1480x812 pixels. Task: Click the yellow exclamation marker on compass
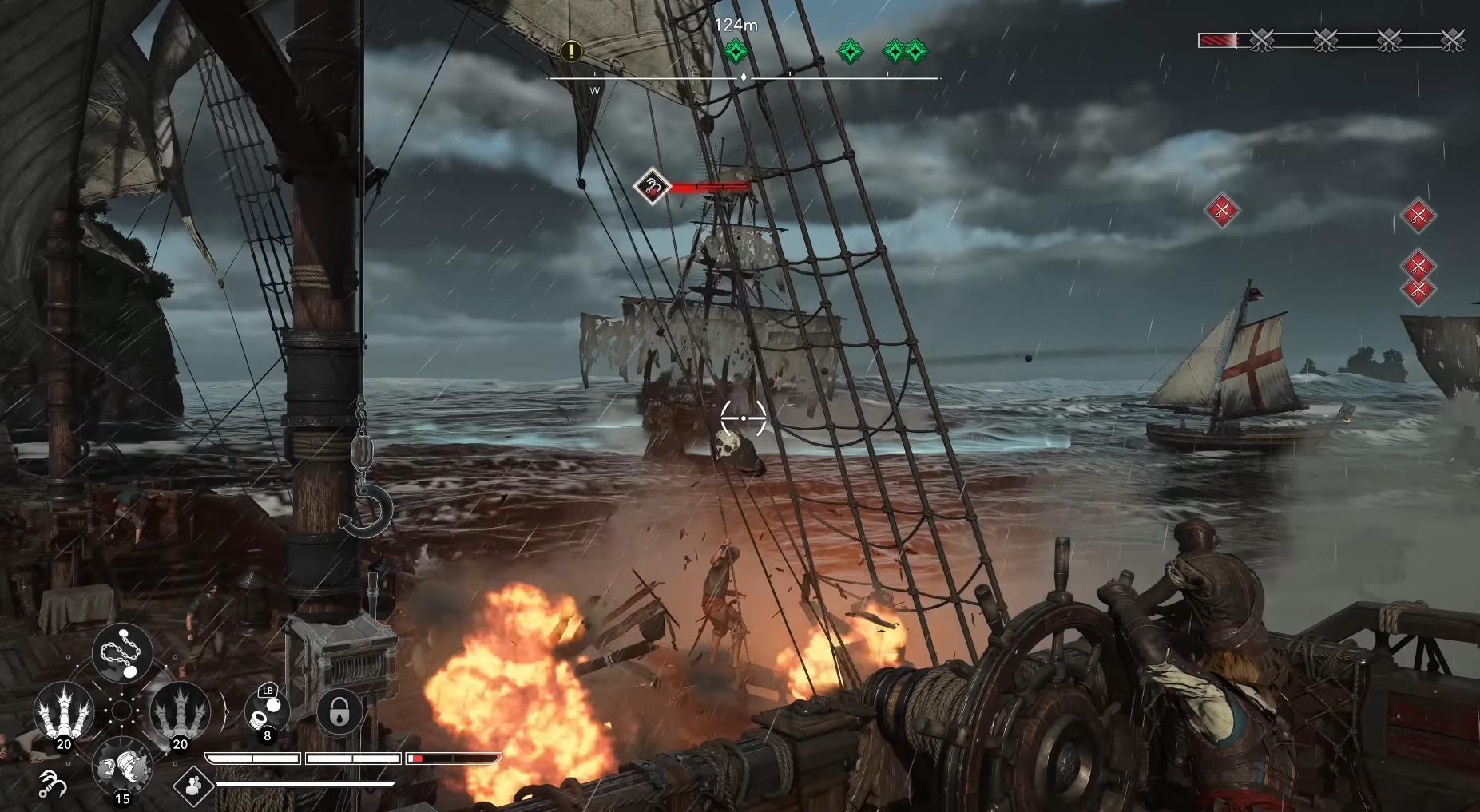(x=571, y=52)
